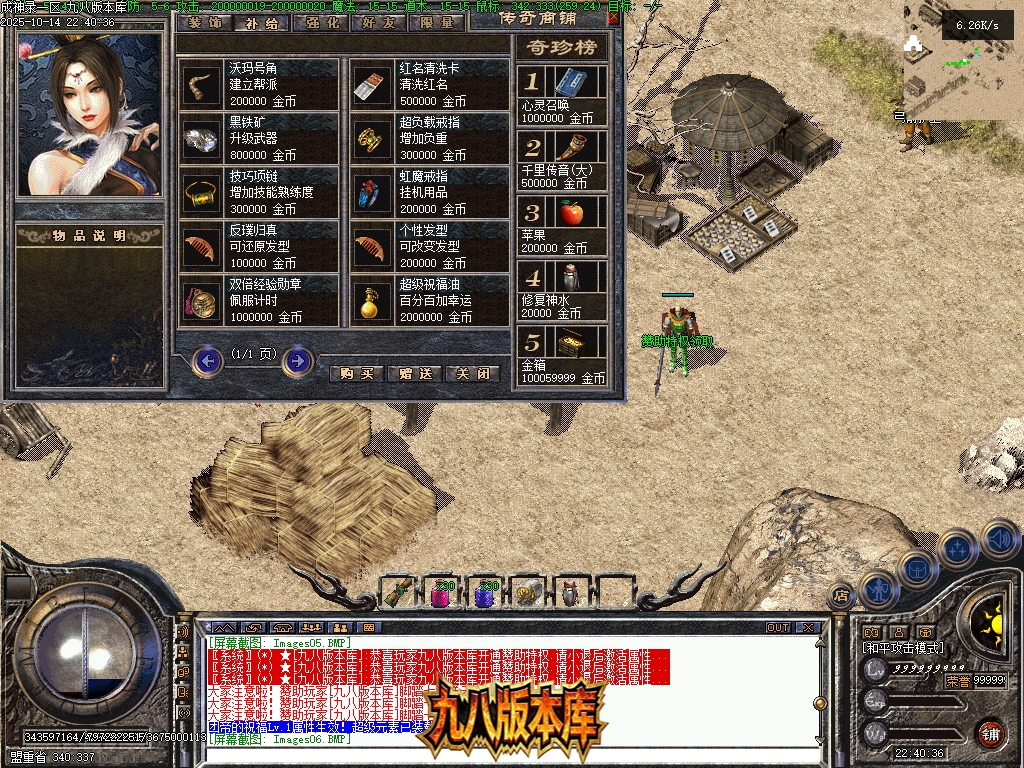Select the 苹果 item in 奇珍榜
This screenshot has width=1024, height=768.
[563, 225]
